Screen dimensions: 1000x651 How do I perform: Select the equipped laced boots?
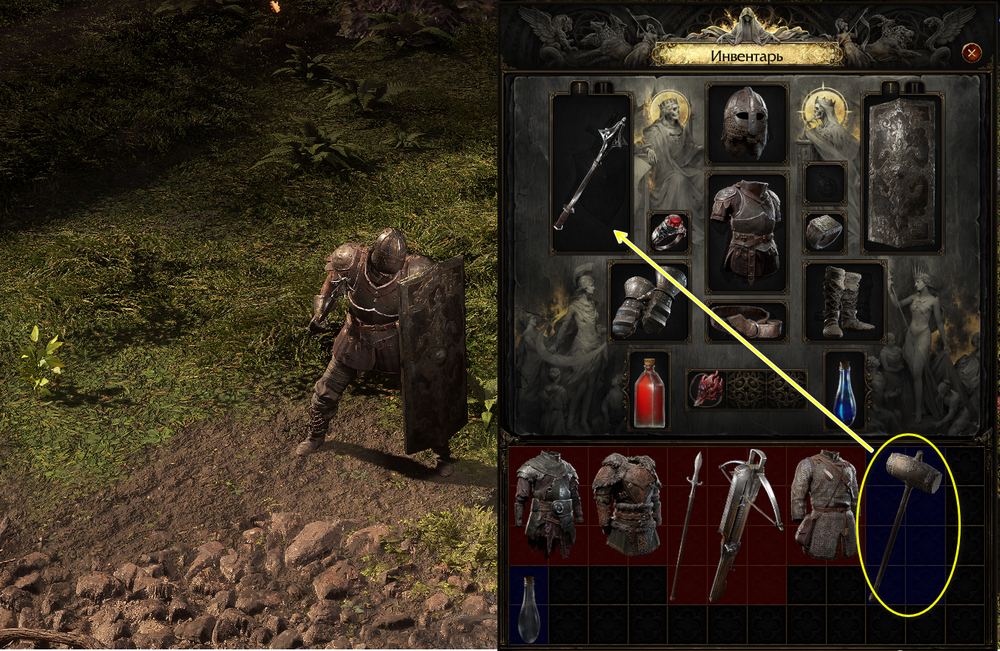click(844, 301)
